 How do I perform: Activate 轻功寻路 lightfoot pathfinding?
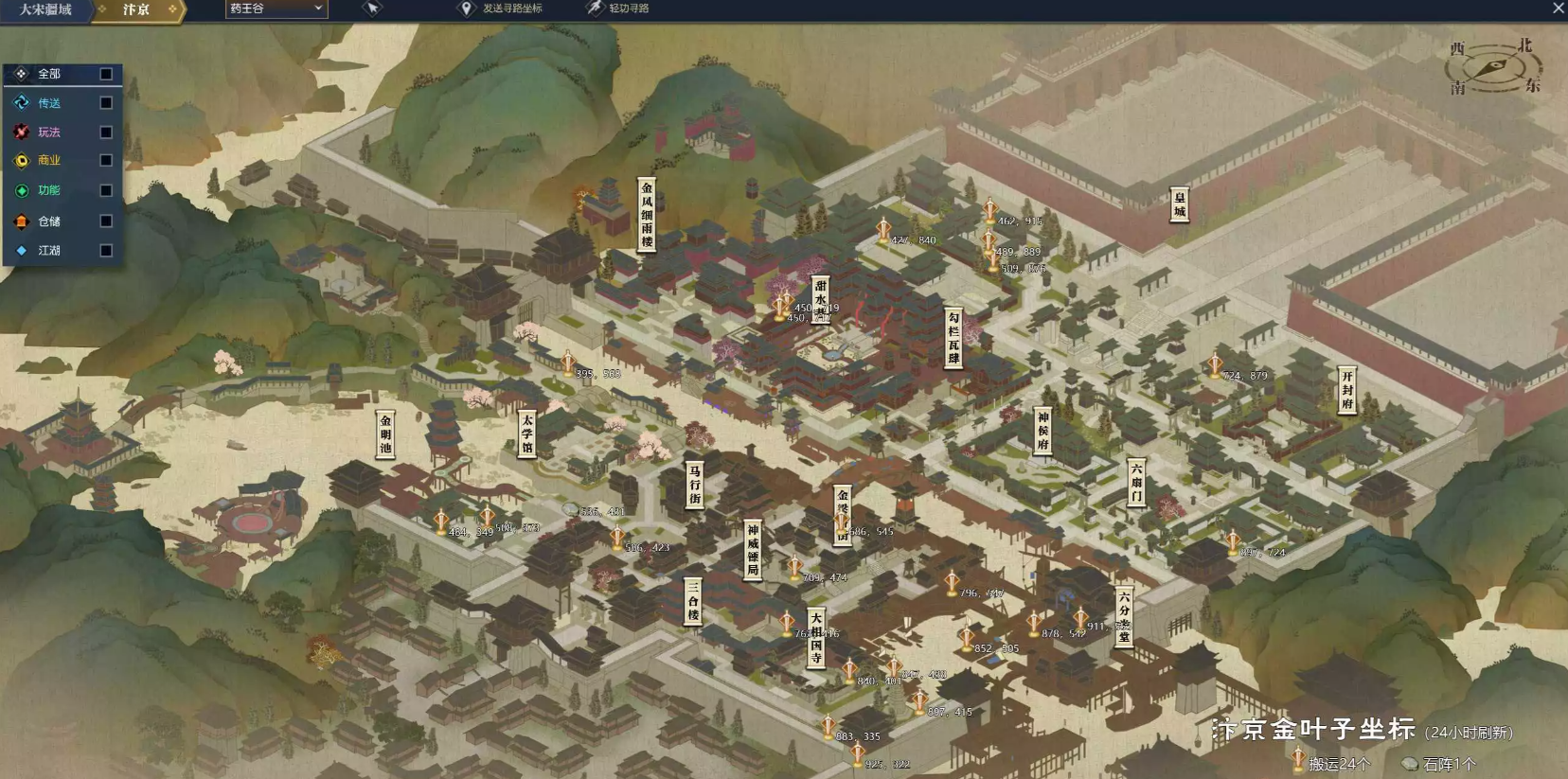618,9
